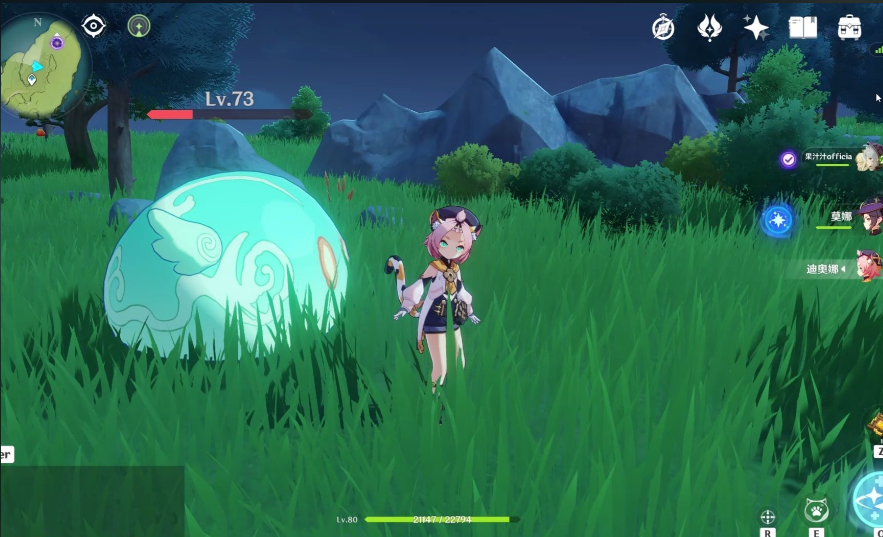This screenshot has width=883, height=537.
Task: Open the backpack inventory
Action: pyautogui.click(x=850, y=27)
